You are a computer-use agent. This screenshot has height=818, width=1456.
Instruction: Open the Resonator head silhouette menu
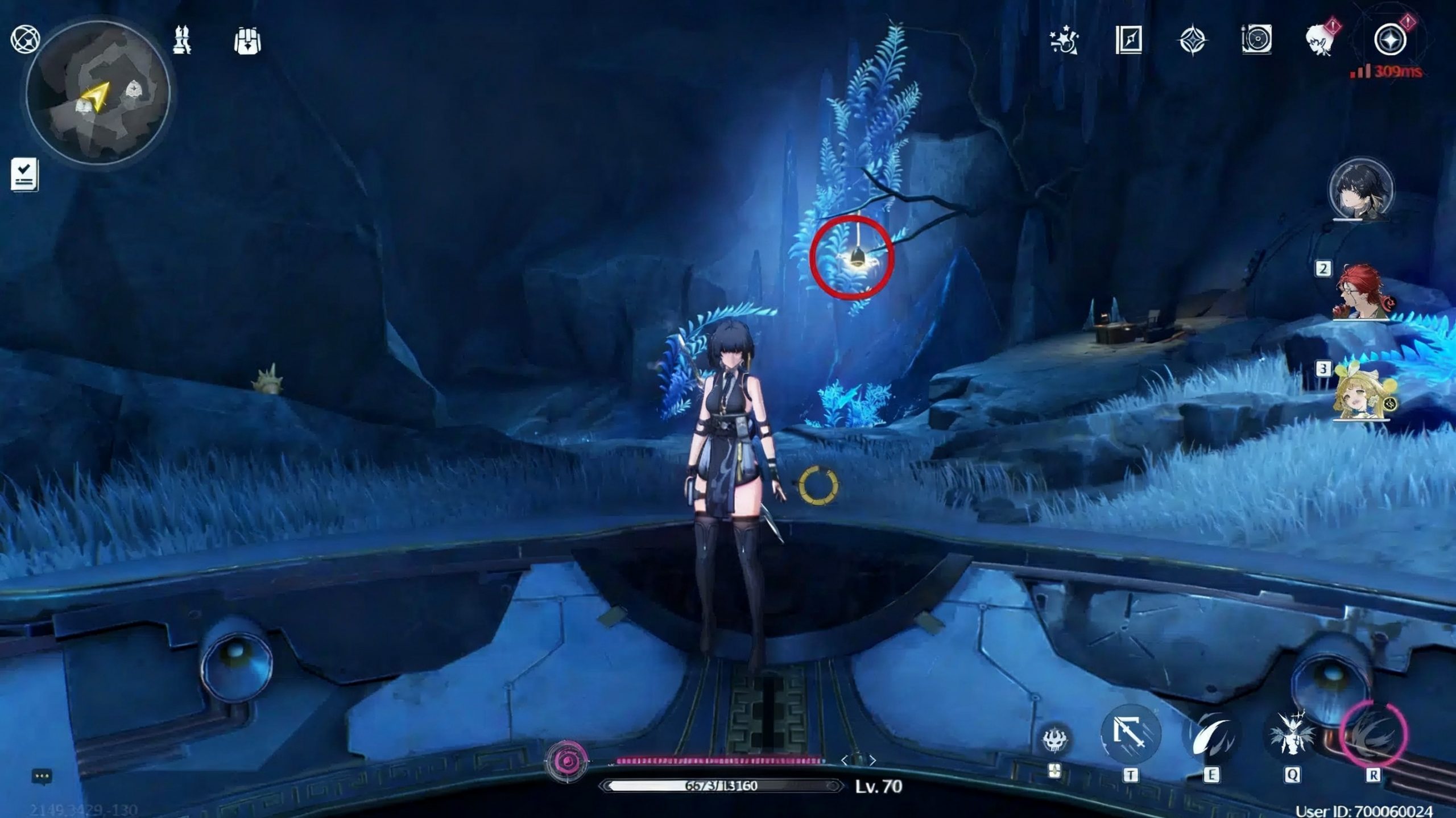coord(1321,41)
